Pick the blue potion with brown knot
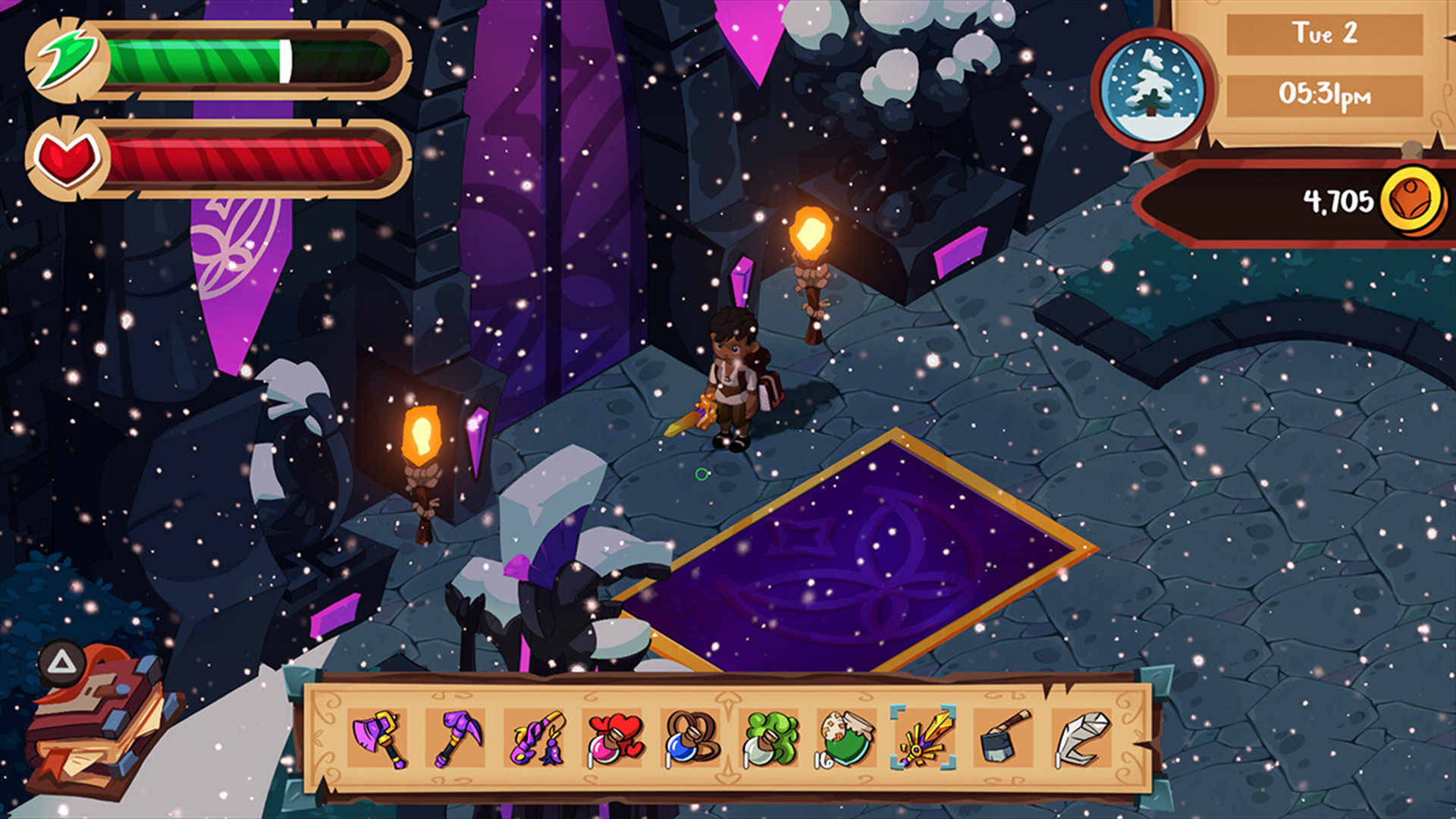 point(692,738)
